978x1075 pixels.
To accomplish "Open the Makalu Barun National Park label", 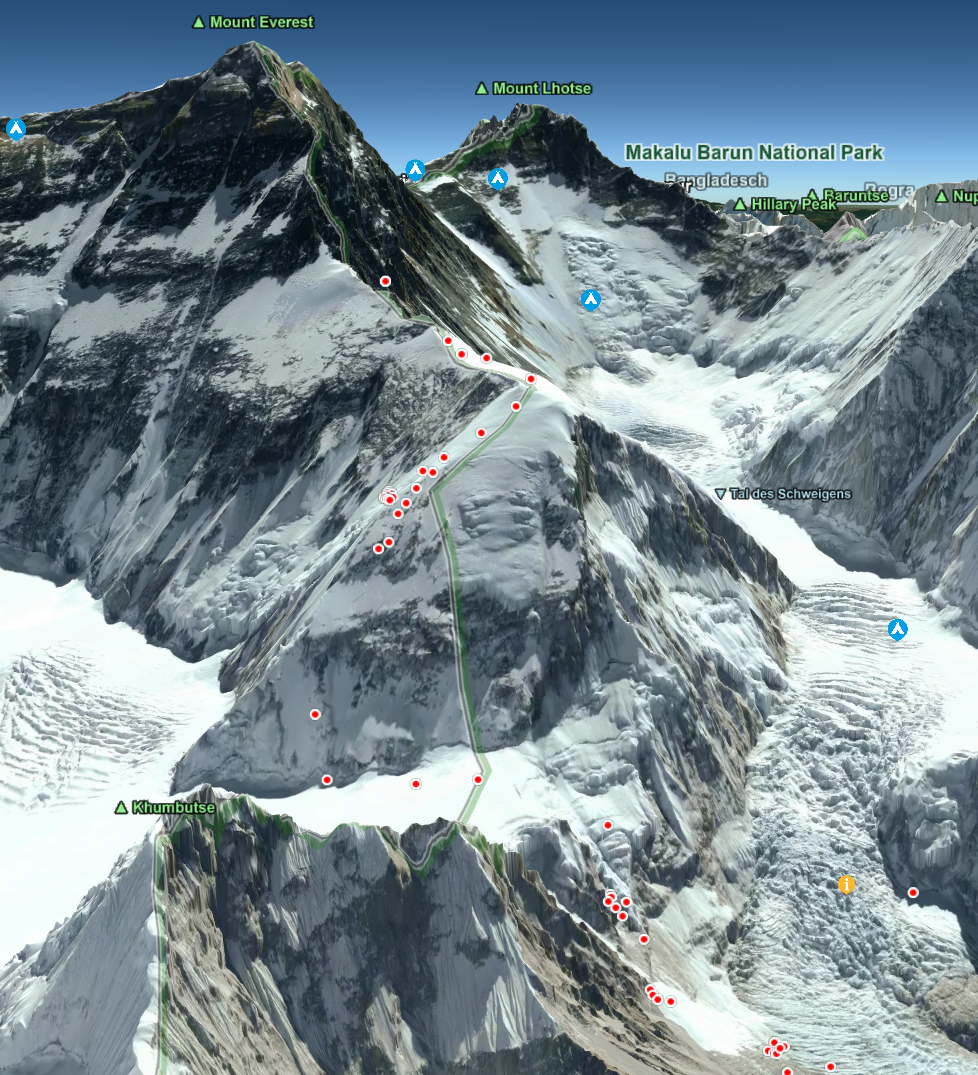I will [x=754, y=153].
